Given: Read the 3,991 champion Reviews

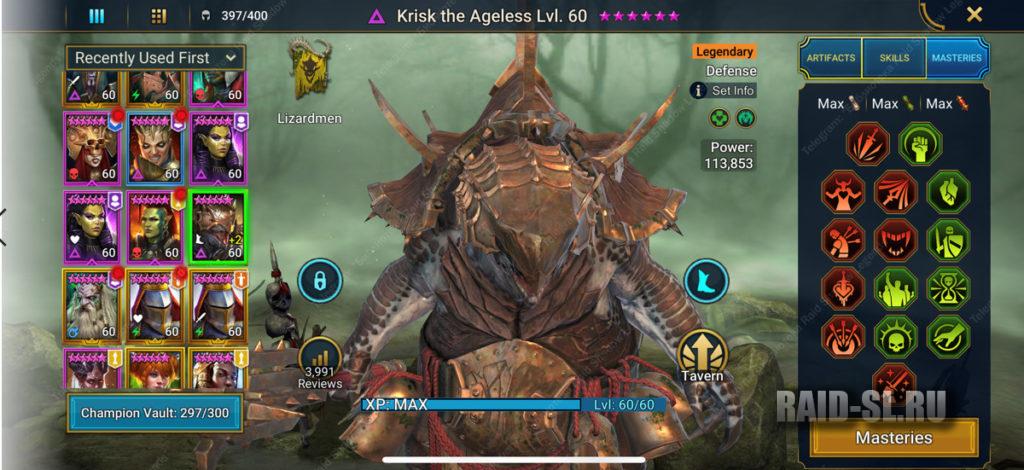Looking at the screenshot, I should pyautogui.click(x=320, y=362).
